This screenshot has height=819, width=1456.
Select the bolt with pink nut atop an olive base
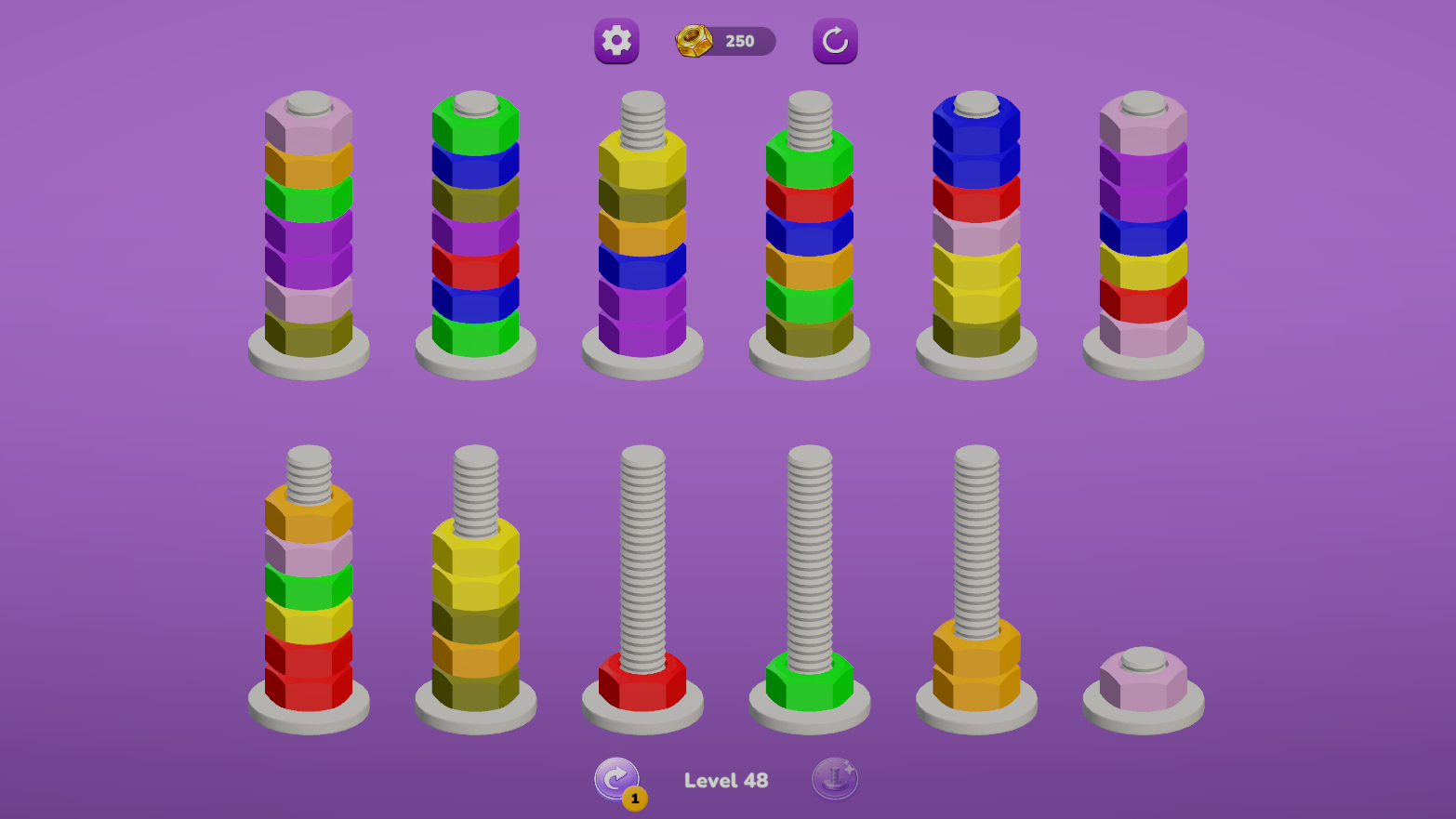pyautogui.click(x=309, y=232)
